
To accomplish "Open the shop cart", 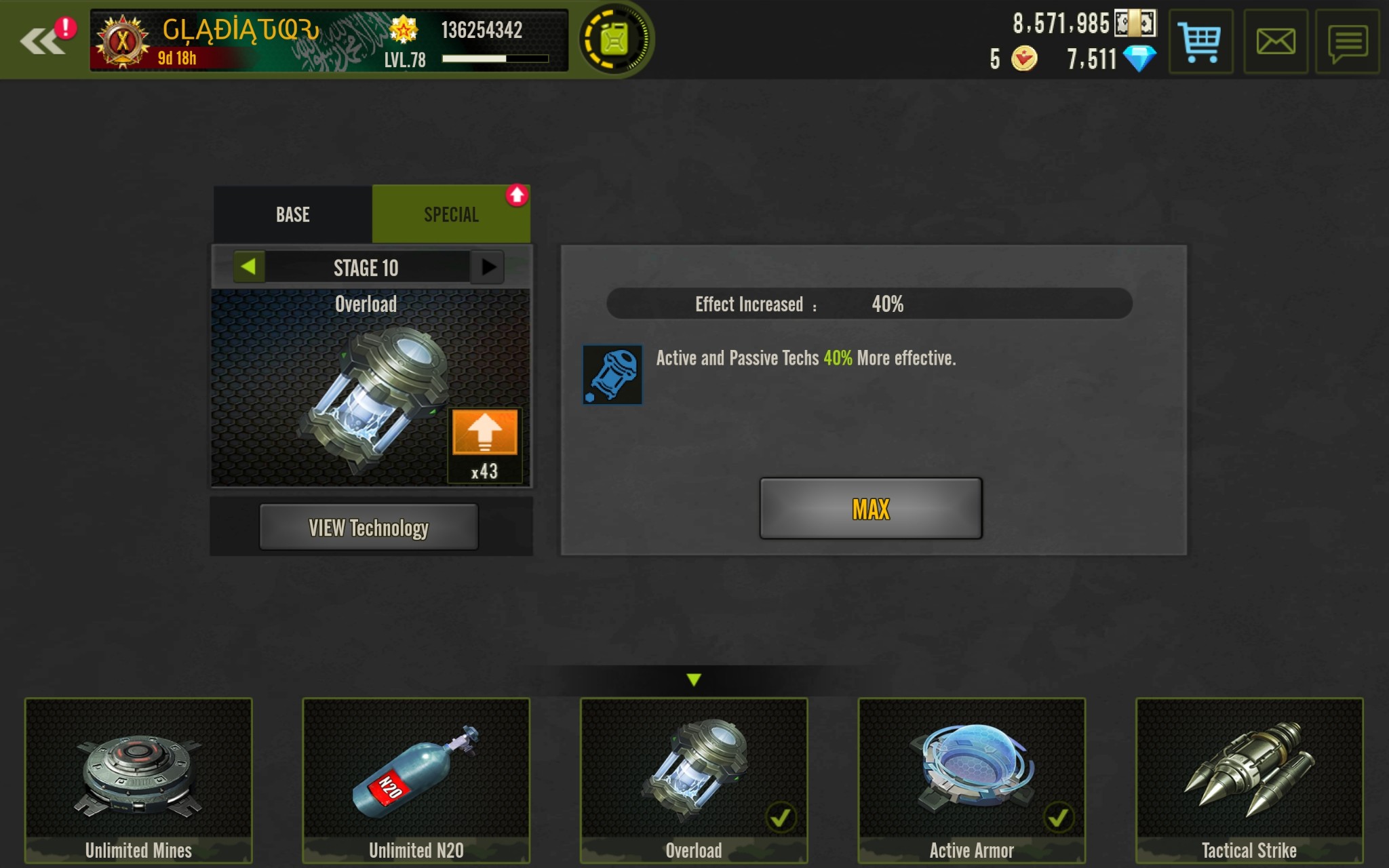I will click(x=1200, y=42).
